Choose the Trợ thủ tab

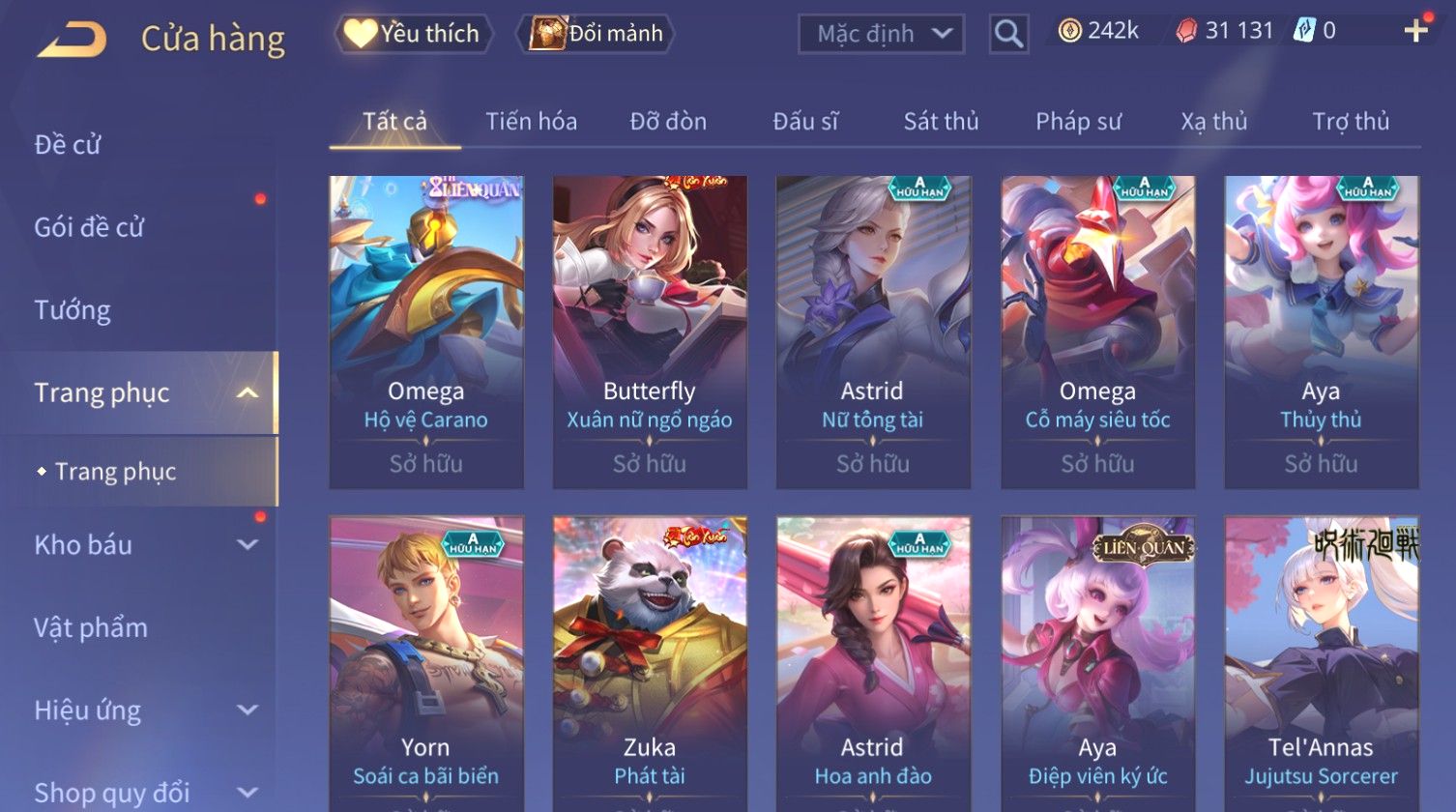pos(1350,122)
